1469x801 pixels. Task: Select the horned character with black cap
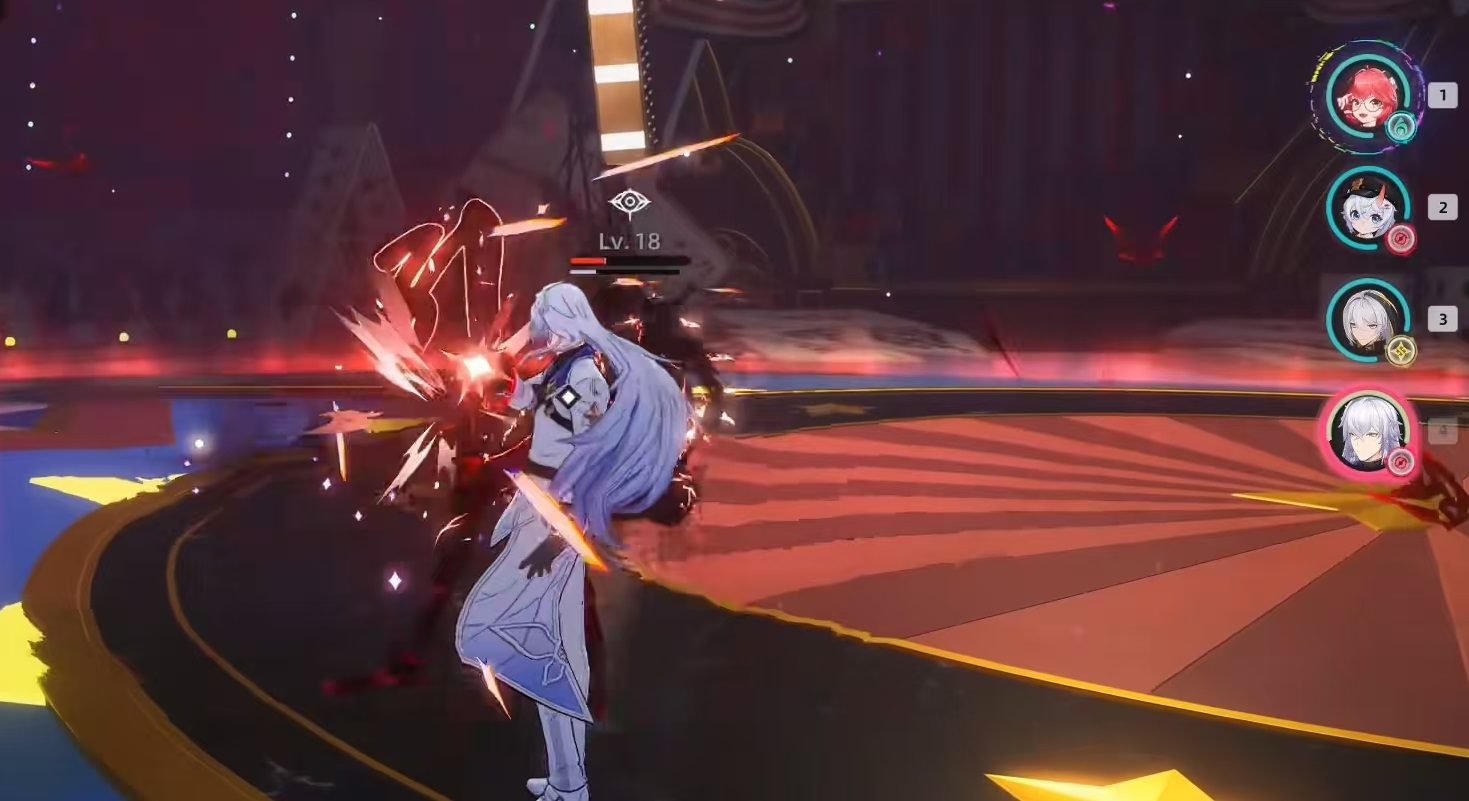[1367, 208]
